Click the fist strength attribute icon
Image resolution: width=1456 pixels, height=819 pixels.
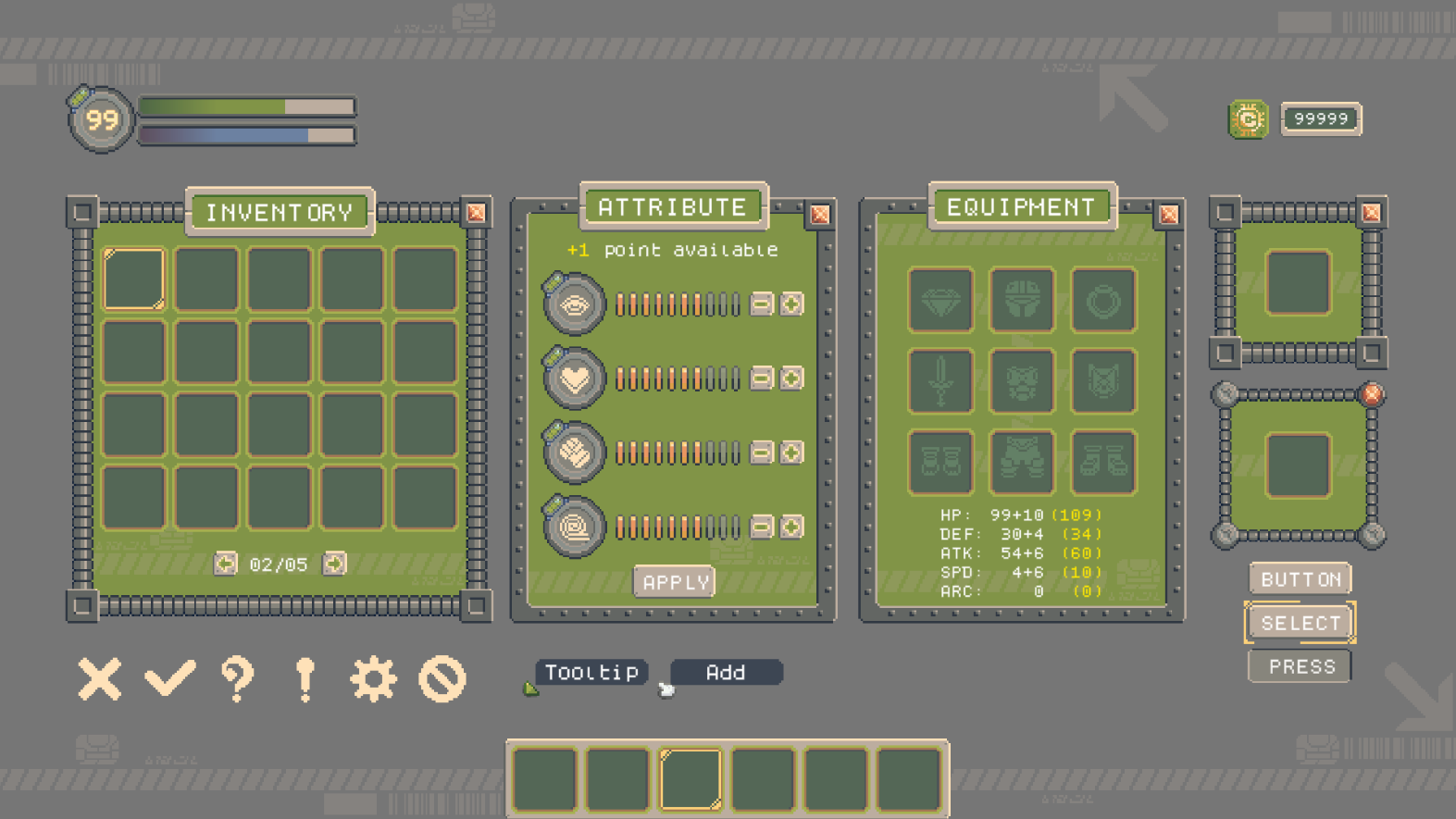click(x=573, y=453)
